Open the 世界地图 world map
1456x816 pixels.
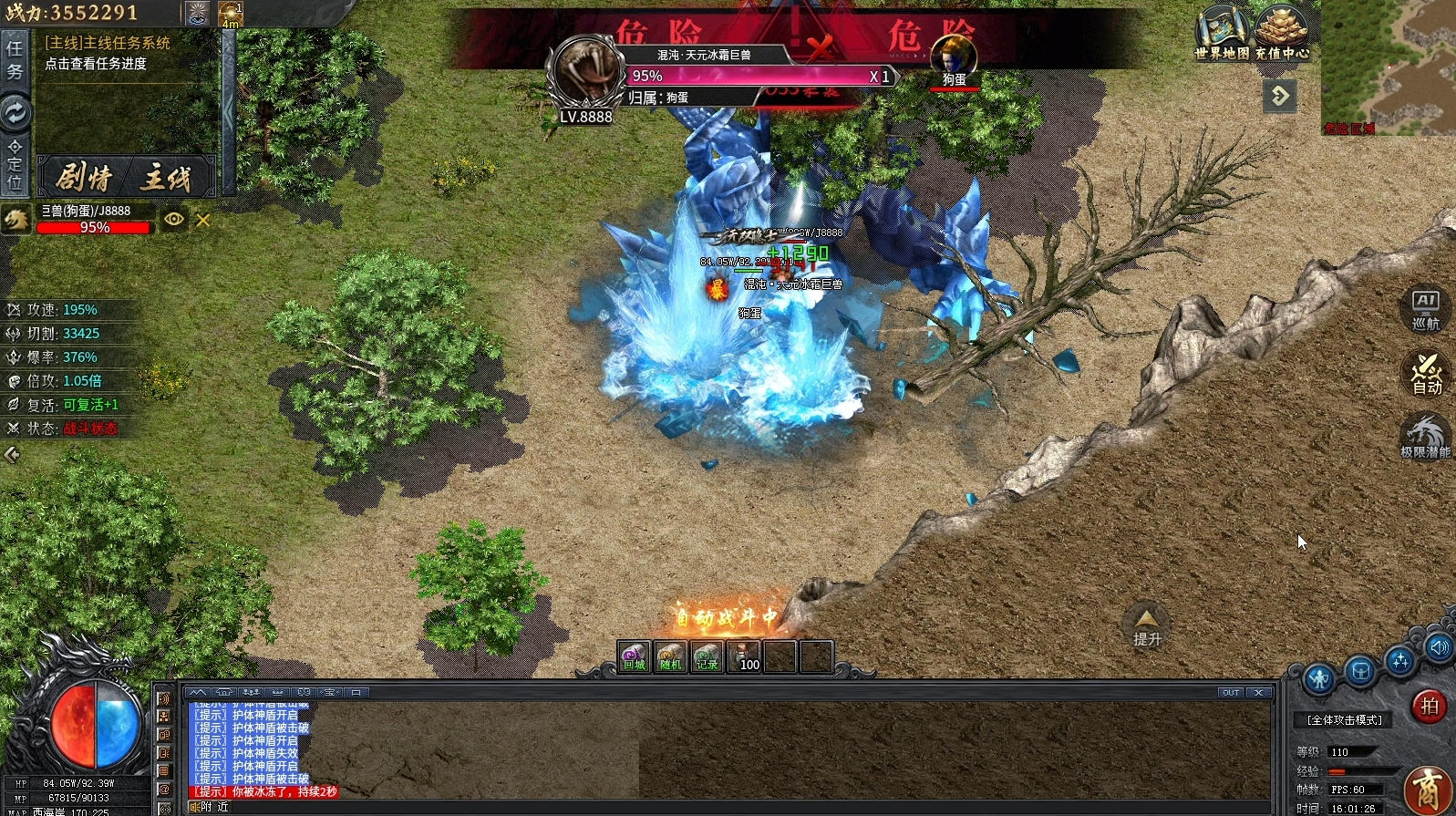1222,32
